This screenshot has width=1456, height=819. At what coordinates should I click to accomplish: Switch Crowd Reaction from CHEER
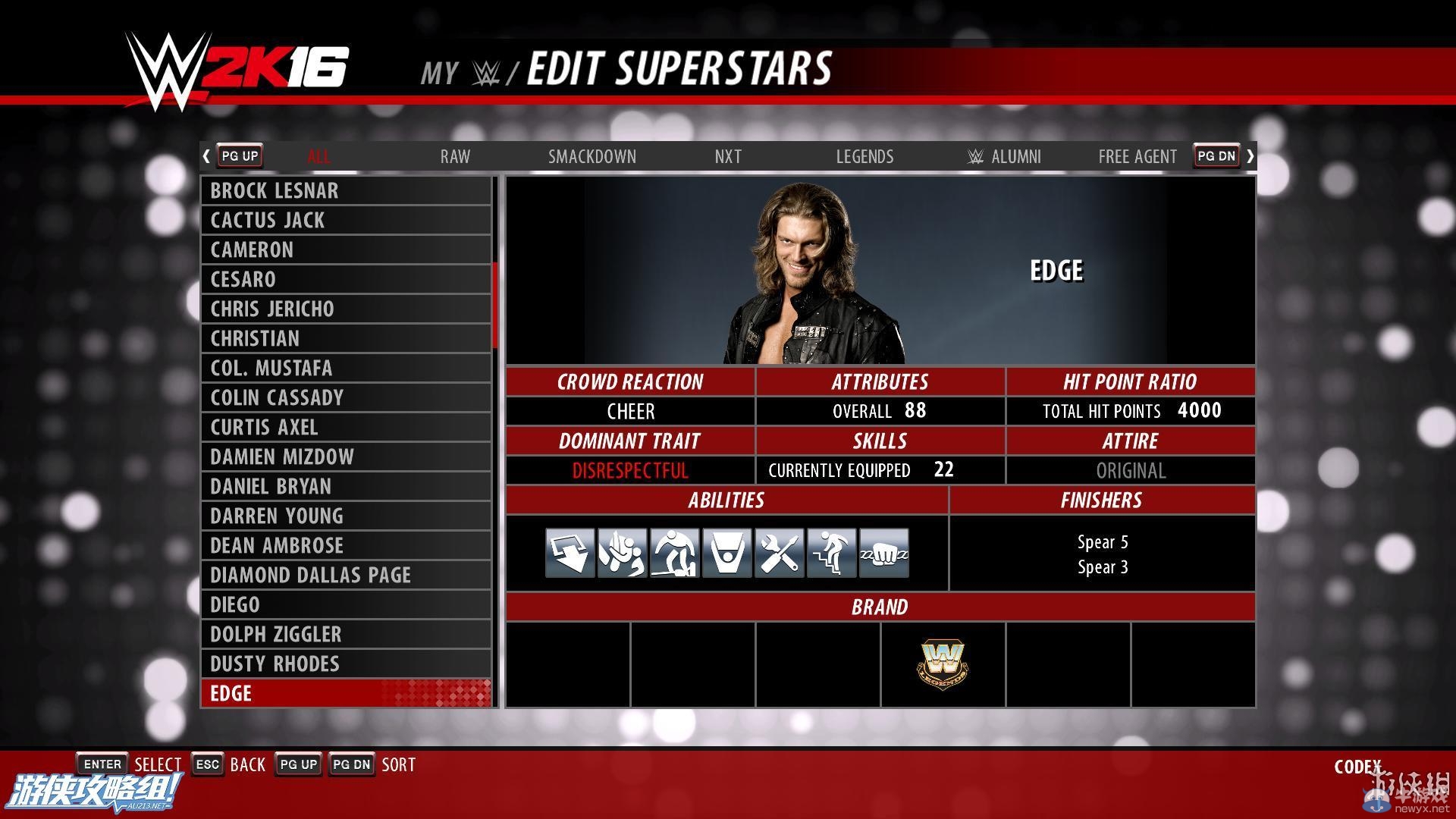[630, 411]
